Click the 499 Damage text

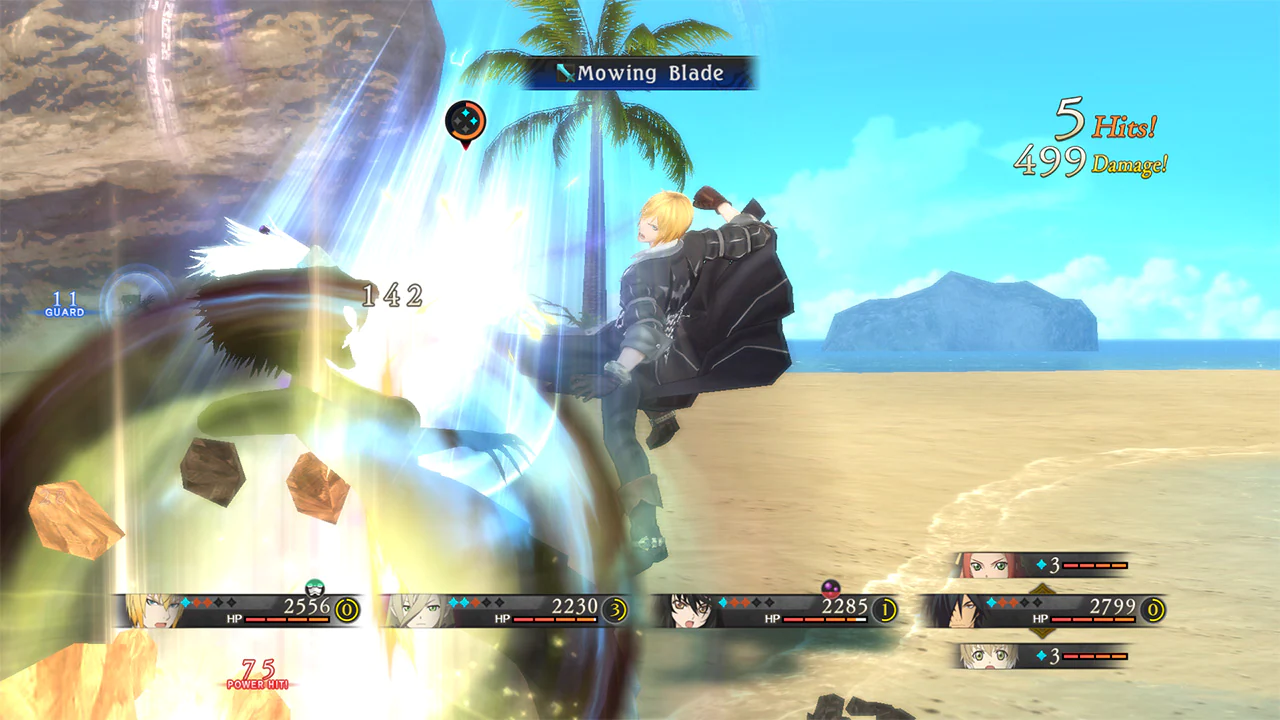pos(1090,160)
